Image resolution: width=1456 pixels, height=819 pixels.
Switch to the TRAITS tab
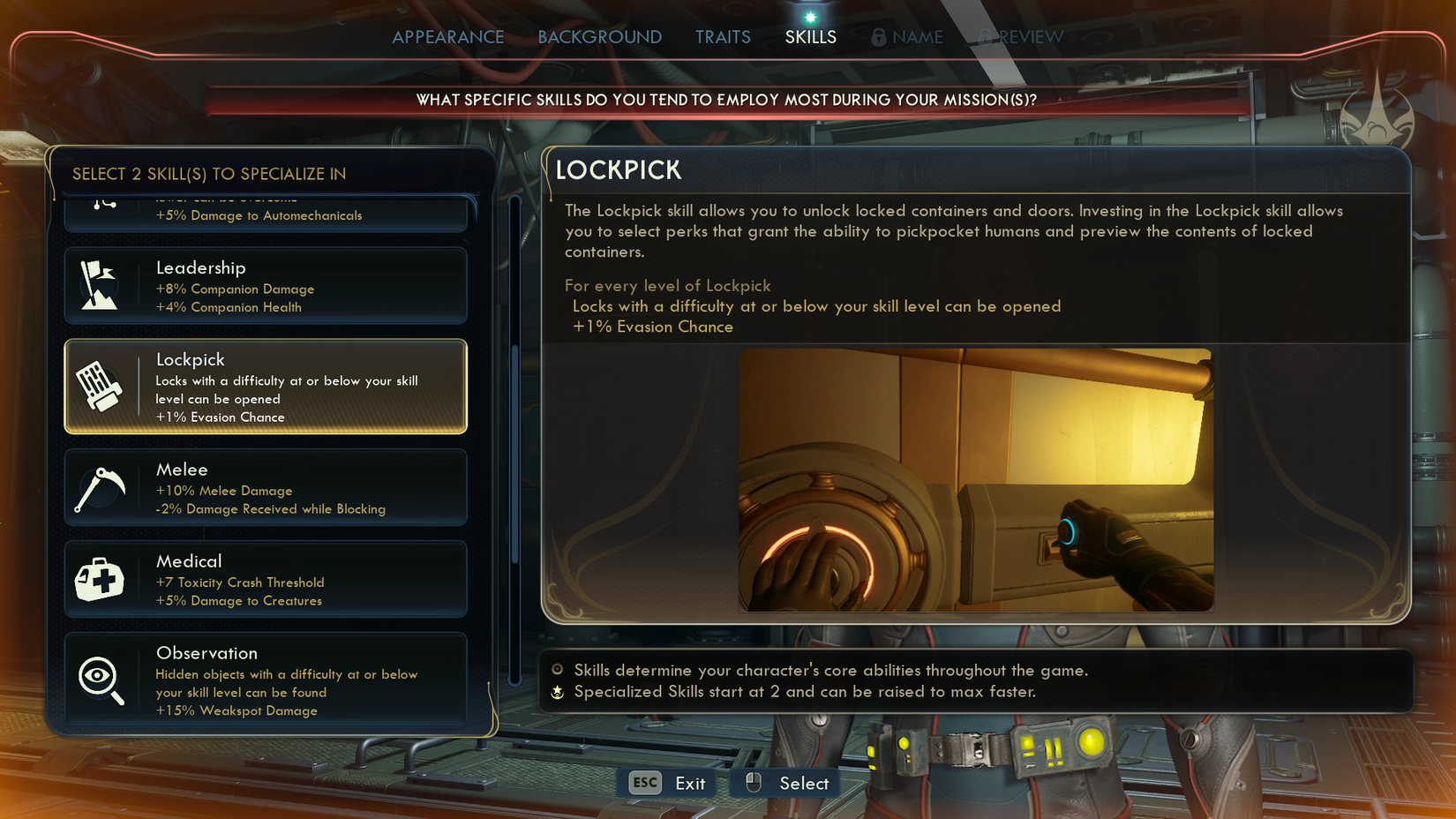(723, 37)
